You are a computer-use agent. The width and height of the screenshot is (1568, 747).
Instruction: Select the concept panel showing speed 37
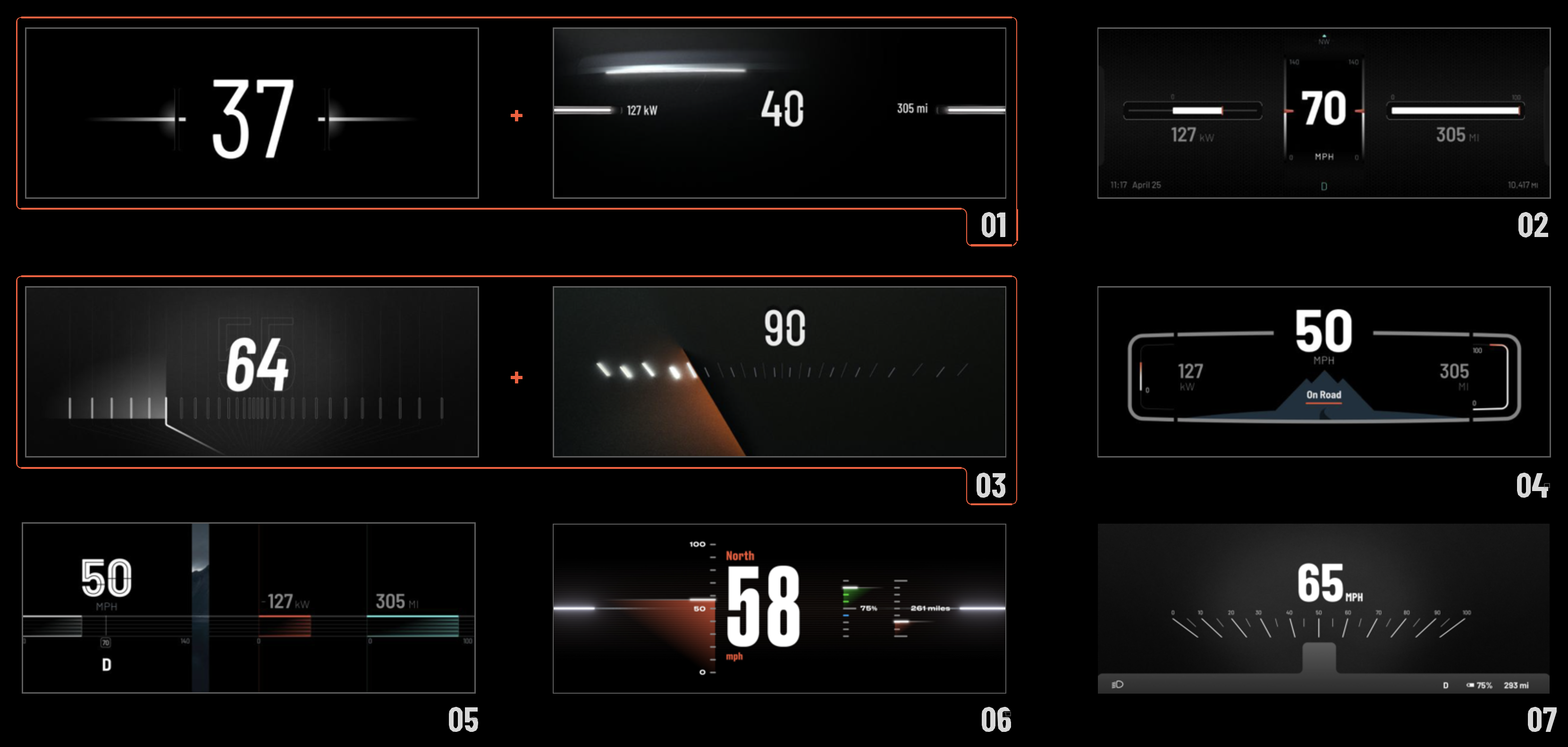pyautogui.click(x=252, y=113)
